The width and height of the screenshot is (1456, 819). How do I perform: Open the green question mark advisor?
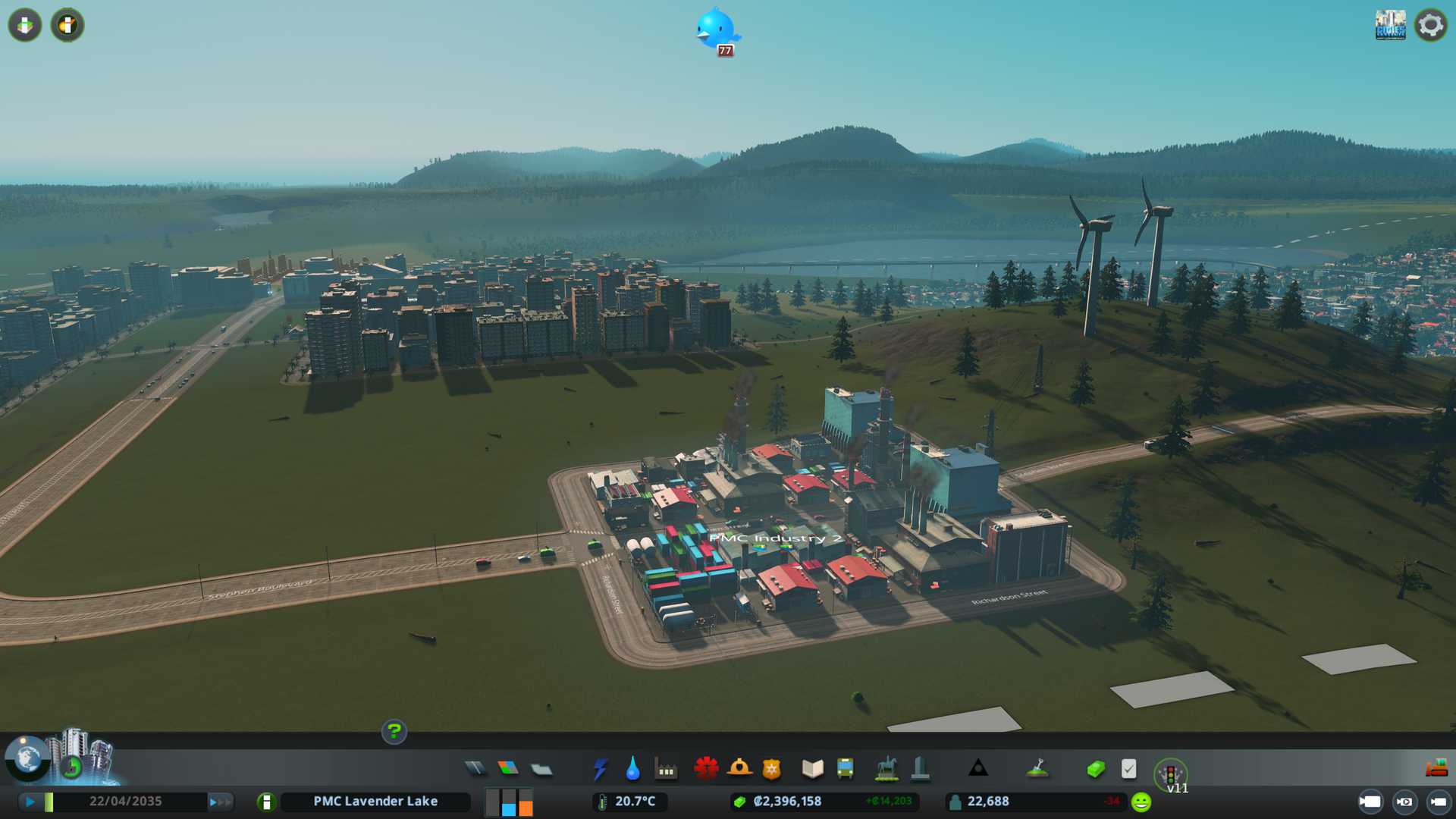tap(394, 731)
